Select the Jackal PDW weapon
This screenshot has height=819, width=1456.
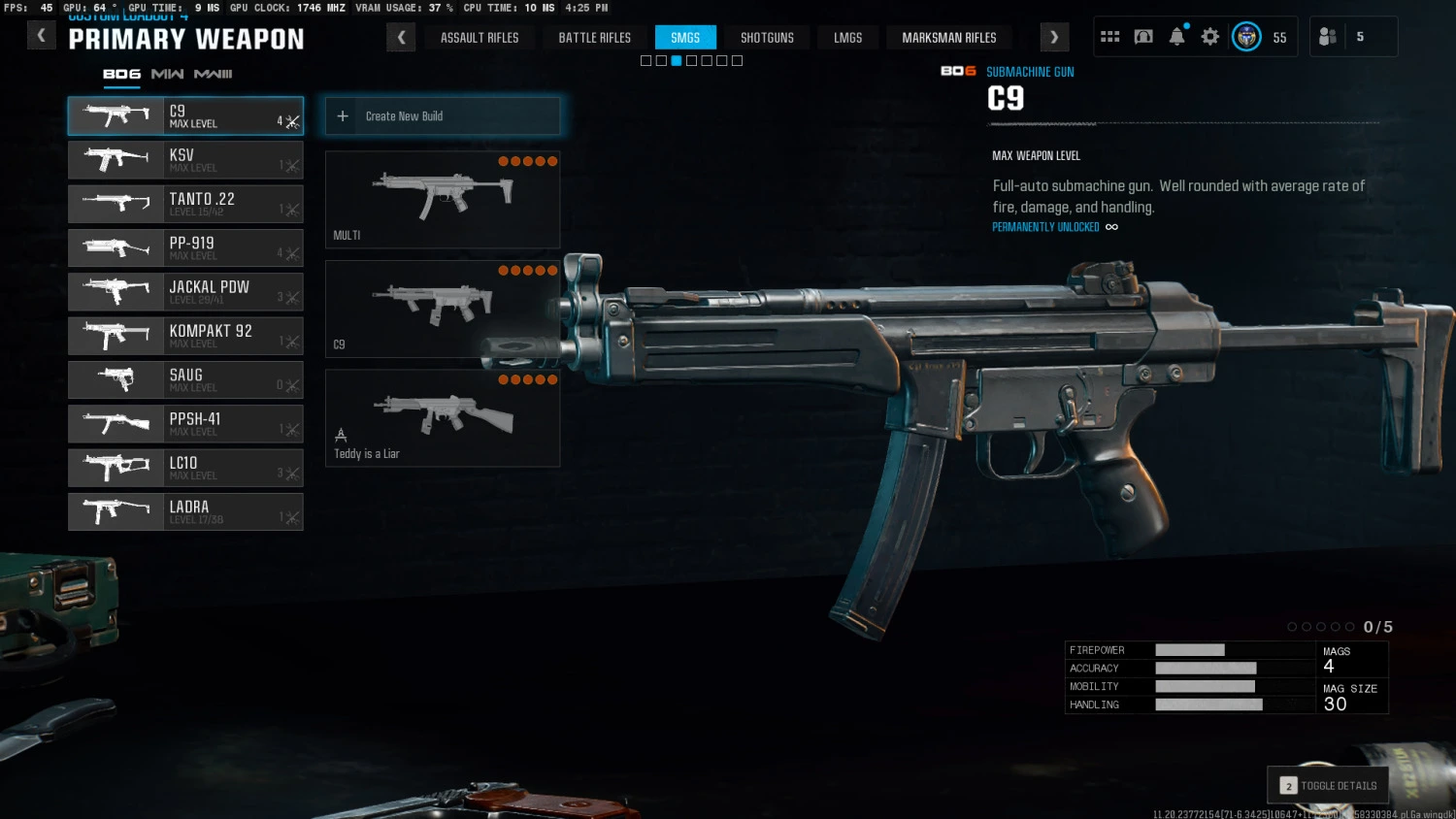click(x=185, y=292)
